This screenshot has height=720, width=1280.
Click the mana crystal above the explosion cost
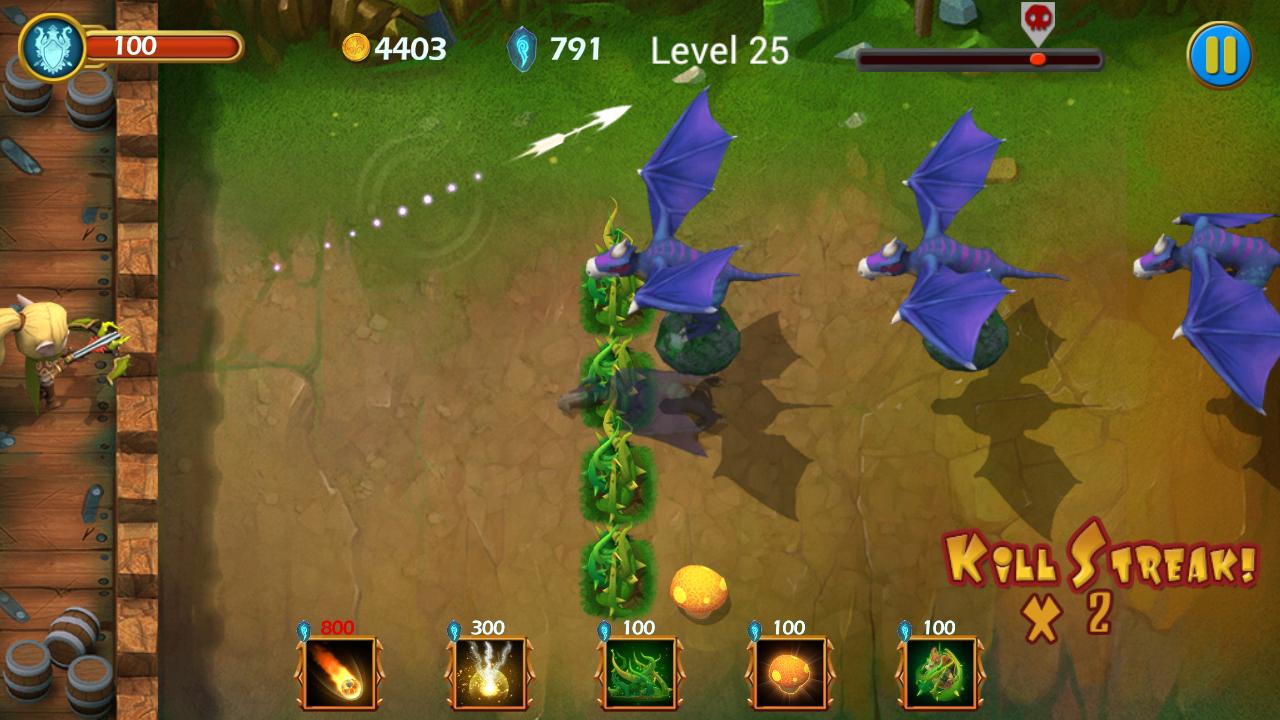[x=455, y=630]
